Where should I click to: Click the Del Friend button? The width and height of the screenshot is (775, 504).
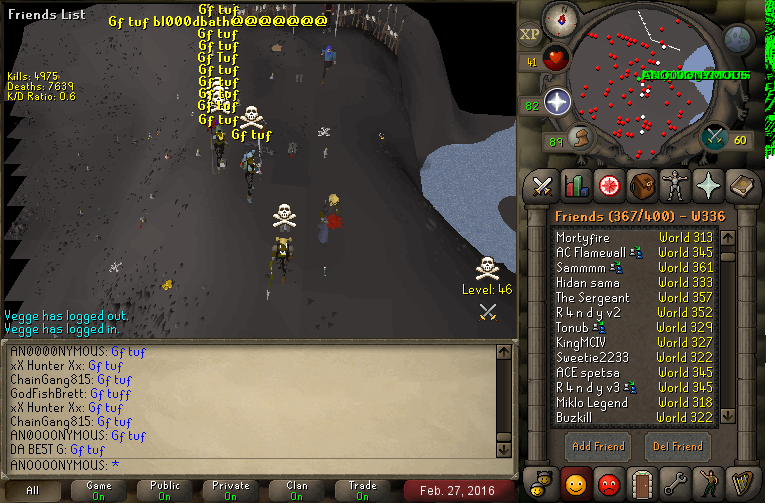coord(677,446)
